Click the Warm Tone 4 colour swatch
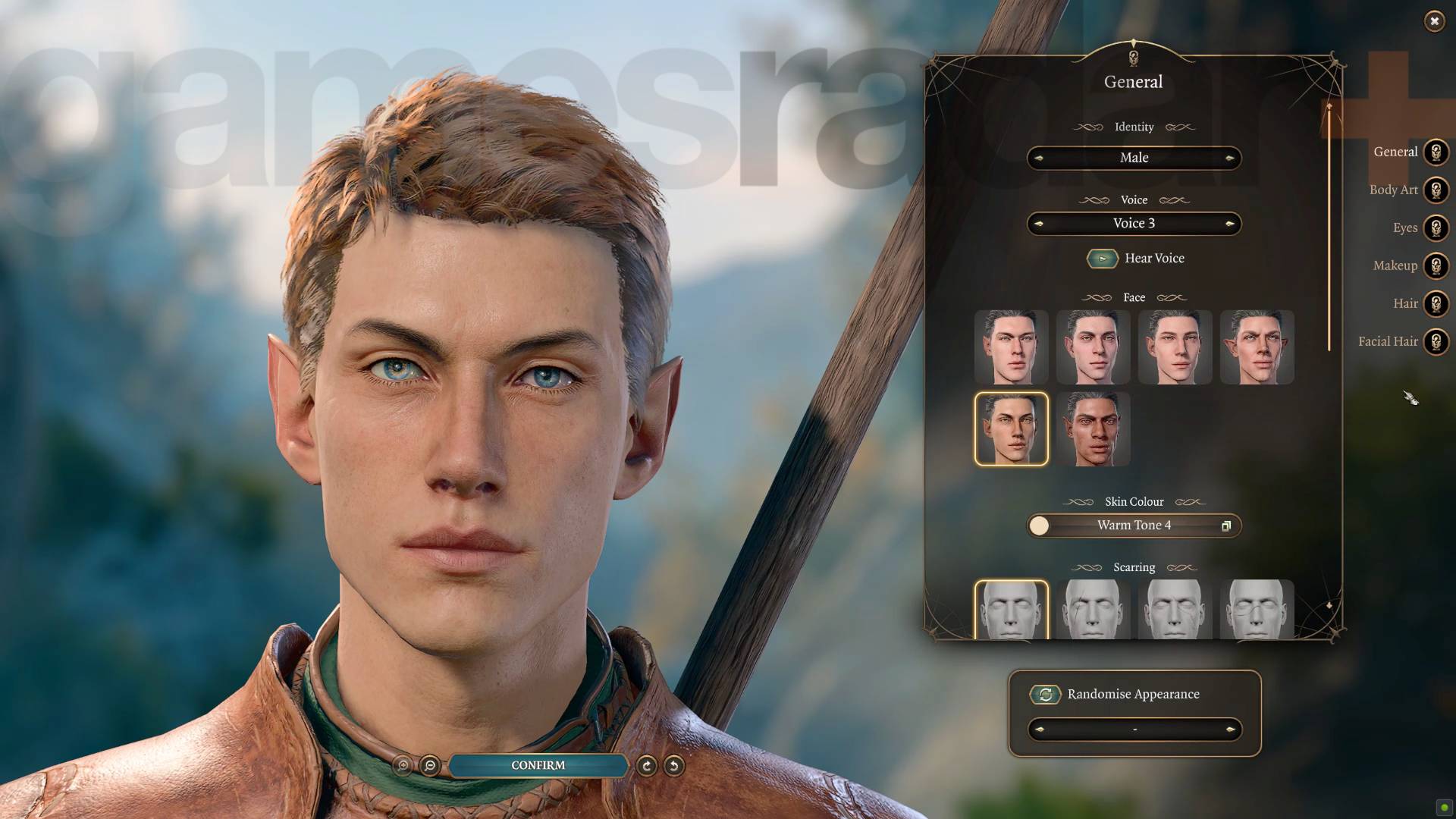This screenshot has height=819, width=1456. tap(1039, 526)
